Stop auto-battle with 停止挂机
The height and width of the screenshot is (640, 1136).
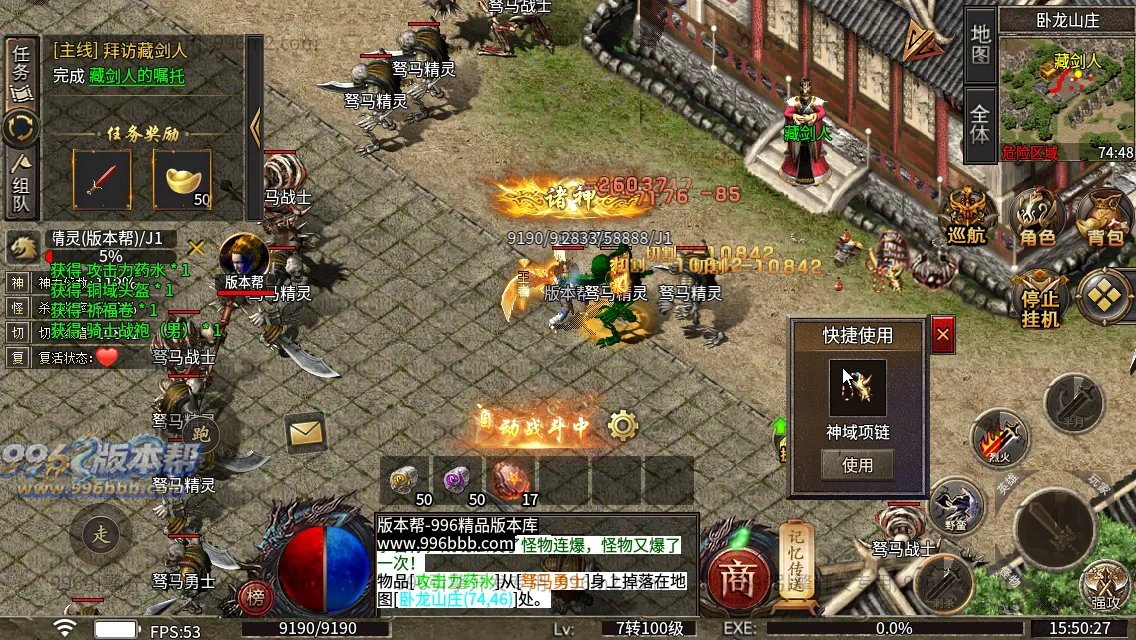coord(1040,298)
